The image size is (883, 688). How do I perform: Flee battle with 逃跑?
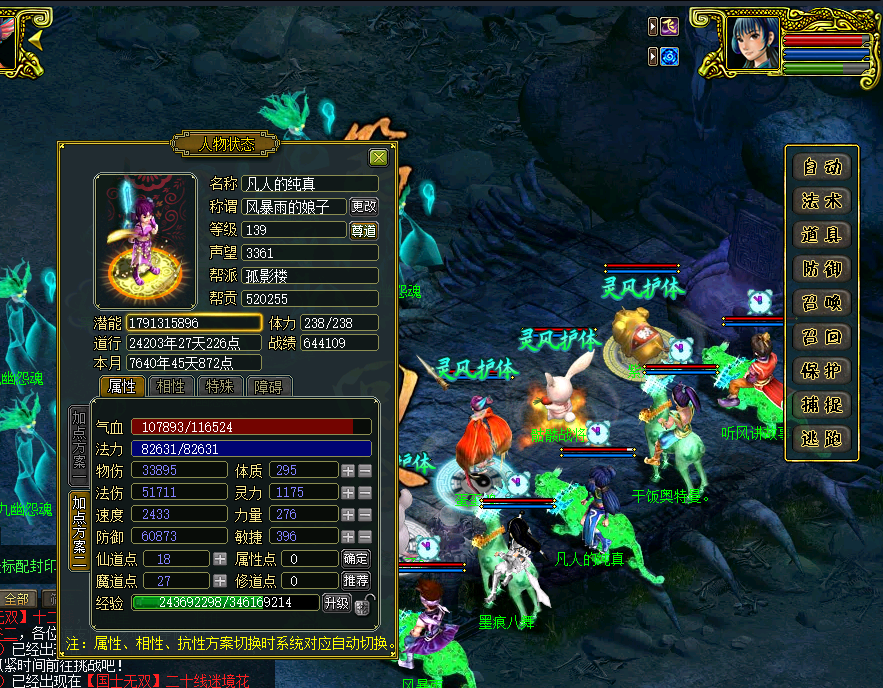(821, 439)
